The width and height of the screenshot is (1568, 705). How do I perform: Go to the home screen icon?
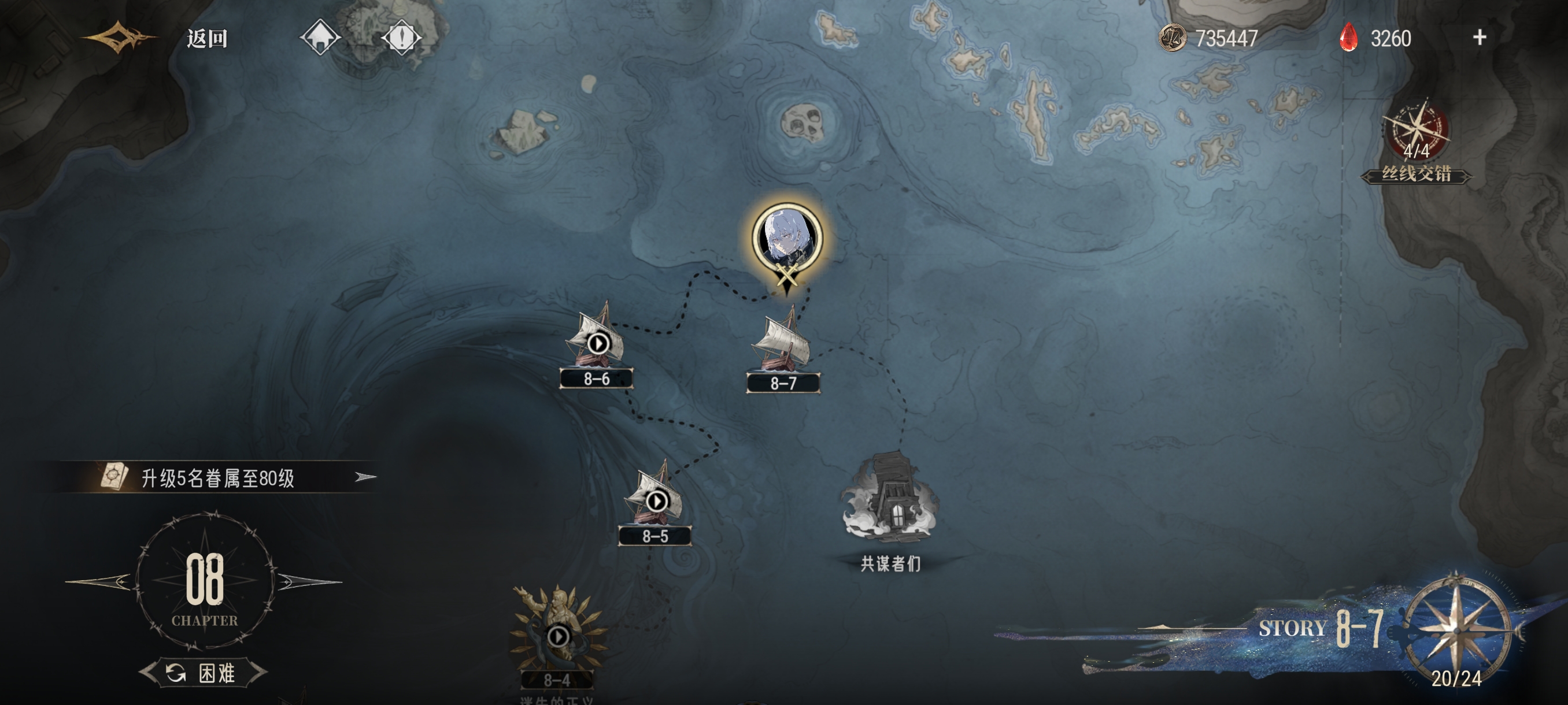pyautogui.click(x=320, y=38)
